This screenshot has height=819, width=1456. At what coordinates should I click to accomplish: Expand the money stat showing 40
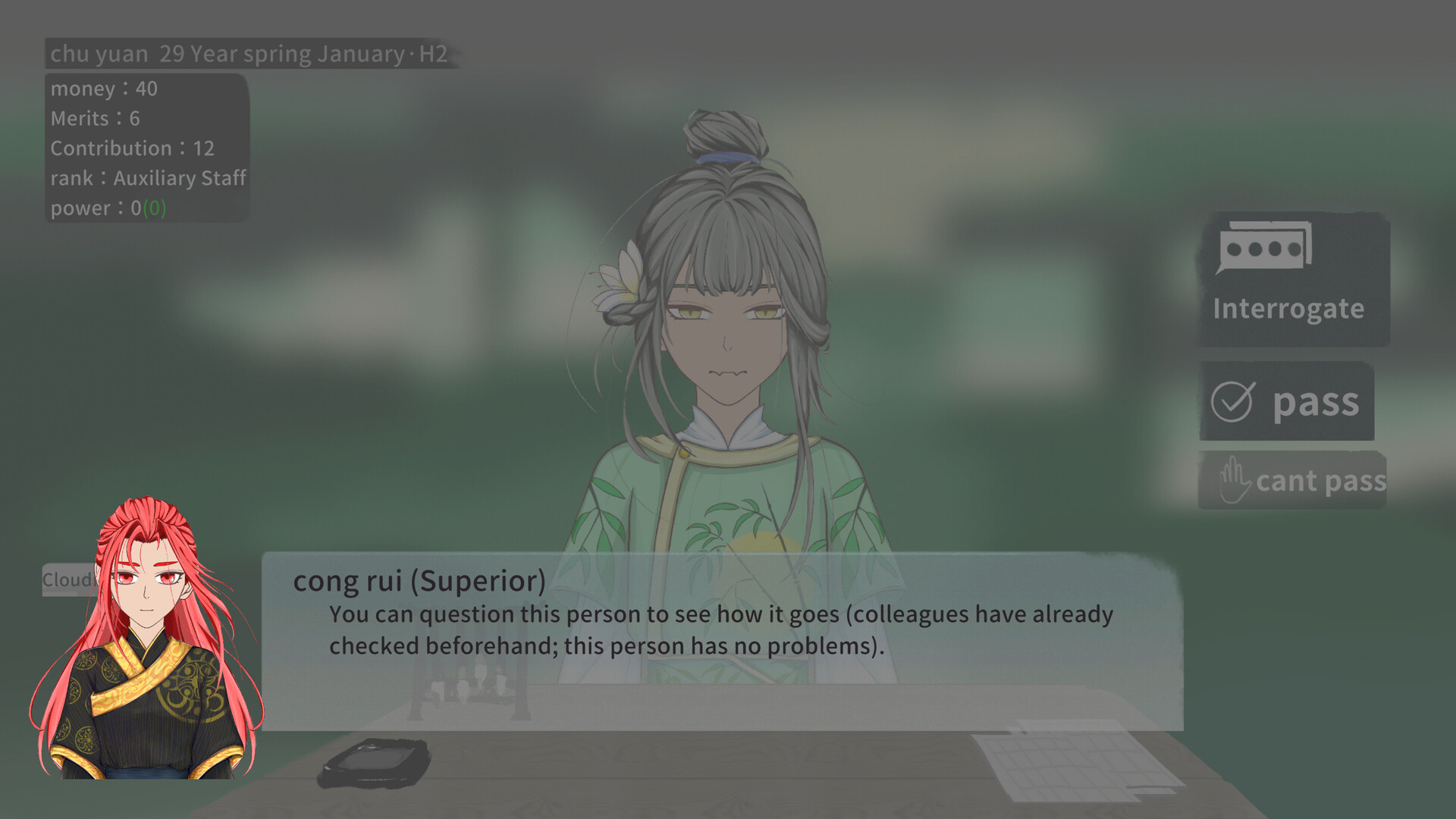click(104, 88)
